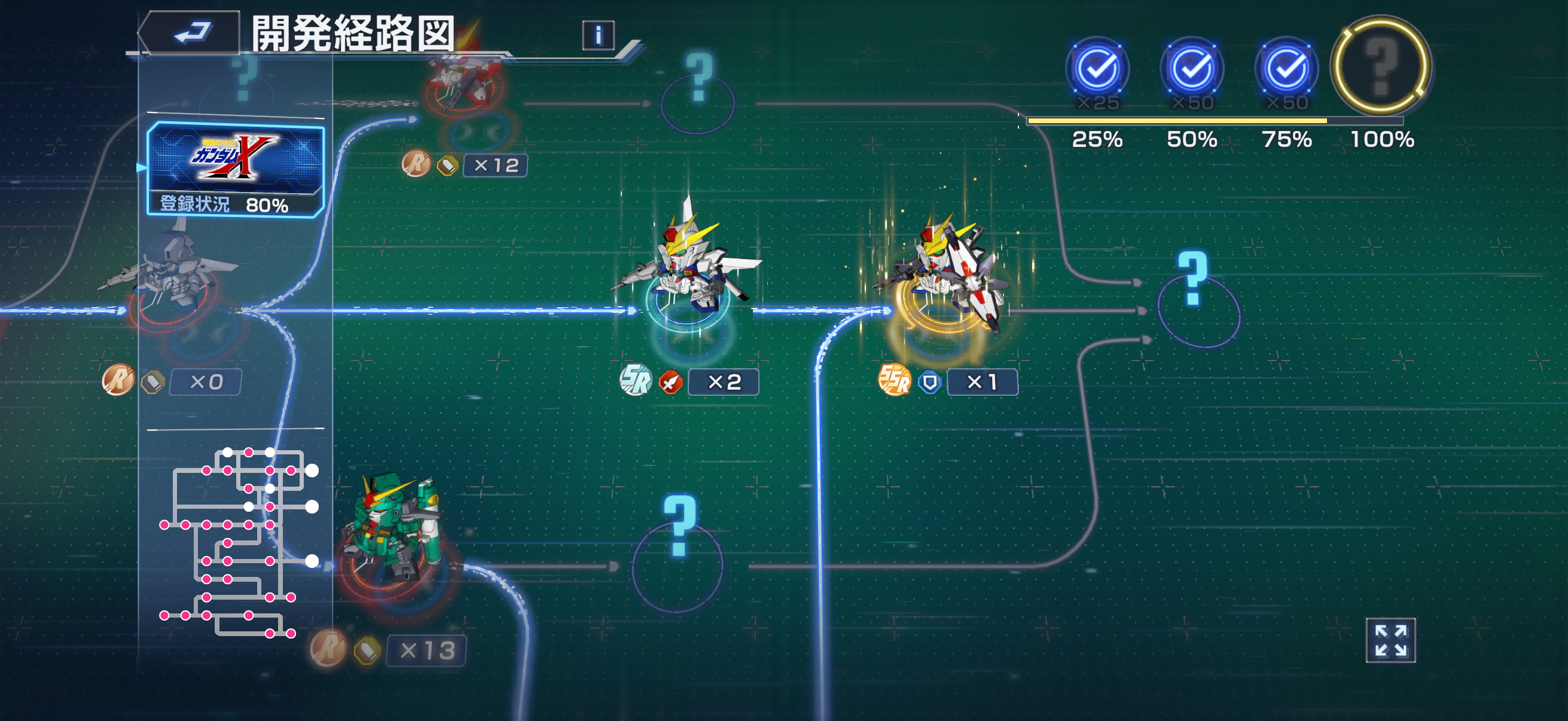The image size is (1568, 721).
Task: Claim the 100% completion mystery reward
Action: coord(1380,66)
